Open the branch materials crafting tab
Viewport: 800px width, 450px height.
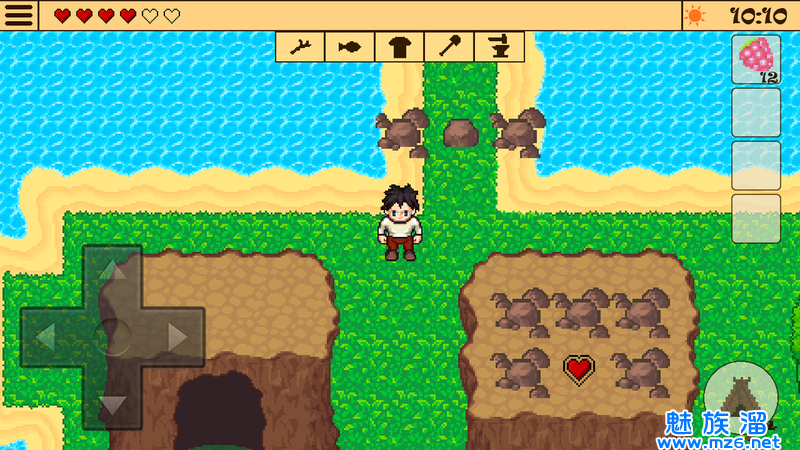[x=300, y=46]
